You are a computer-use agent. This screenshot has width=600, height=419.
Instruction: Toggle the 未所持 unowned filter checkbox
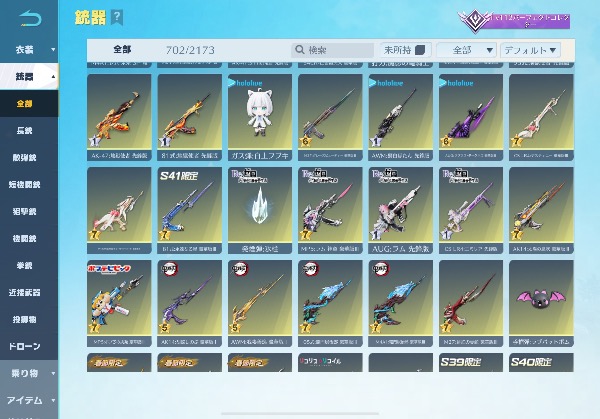coord(420,50)
